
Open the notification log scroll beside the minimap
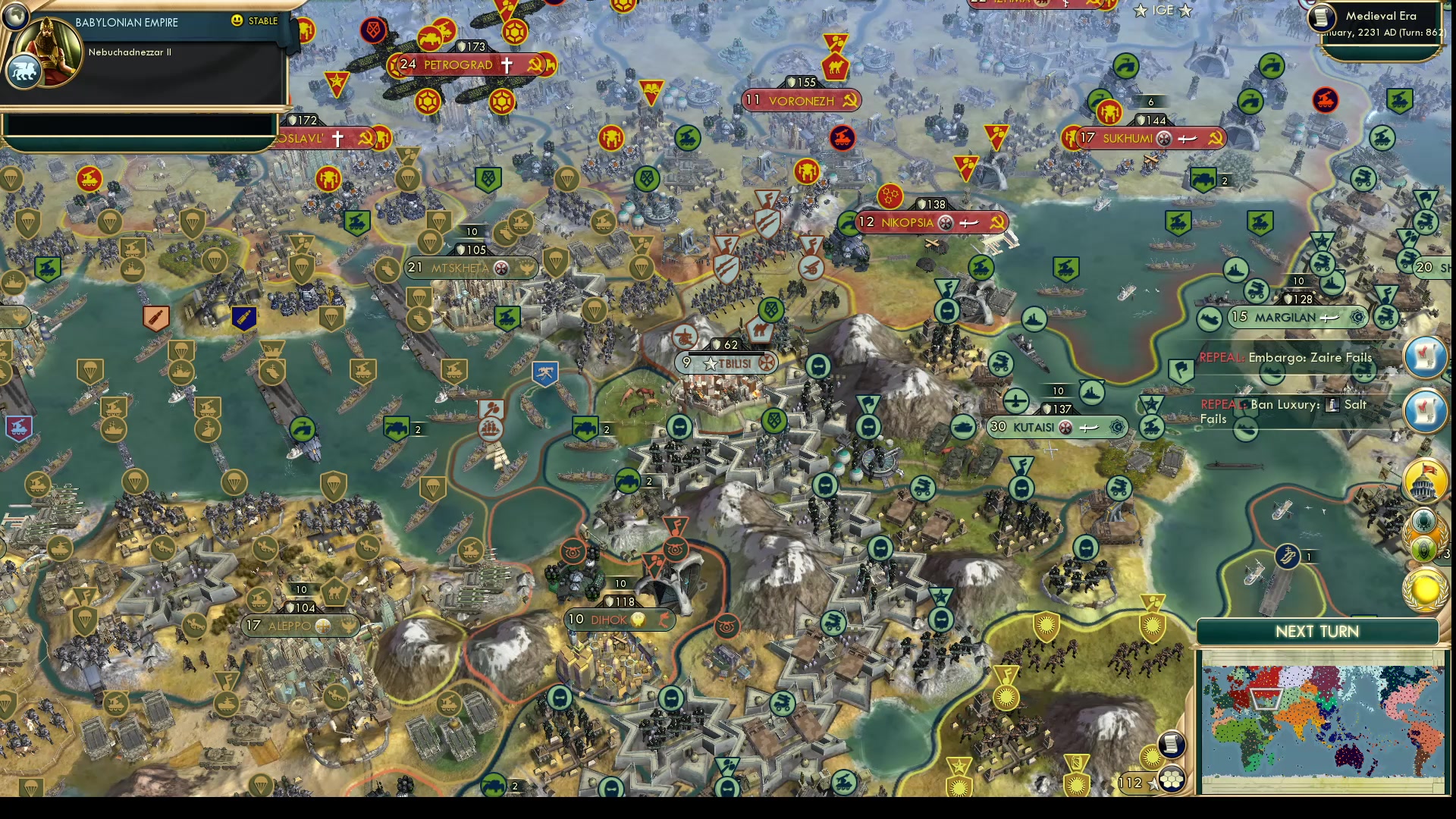1172,746
